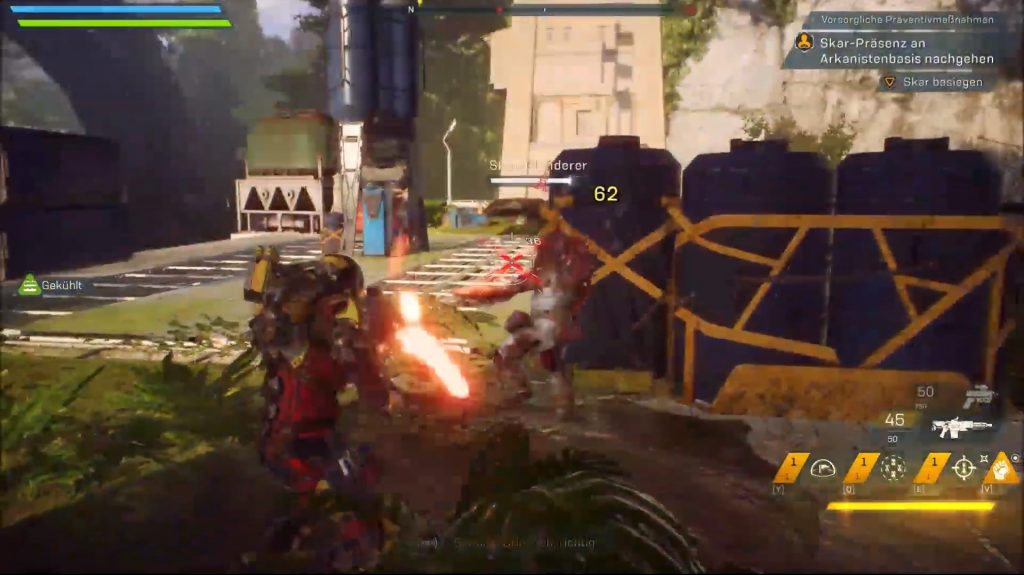
Task: Activate the circular cluster grenade ability
Action: coord(893,468)
